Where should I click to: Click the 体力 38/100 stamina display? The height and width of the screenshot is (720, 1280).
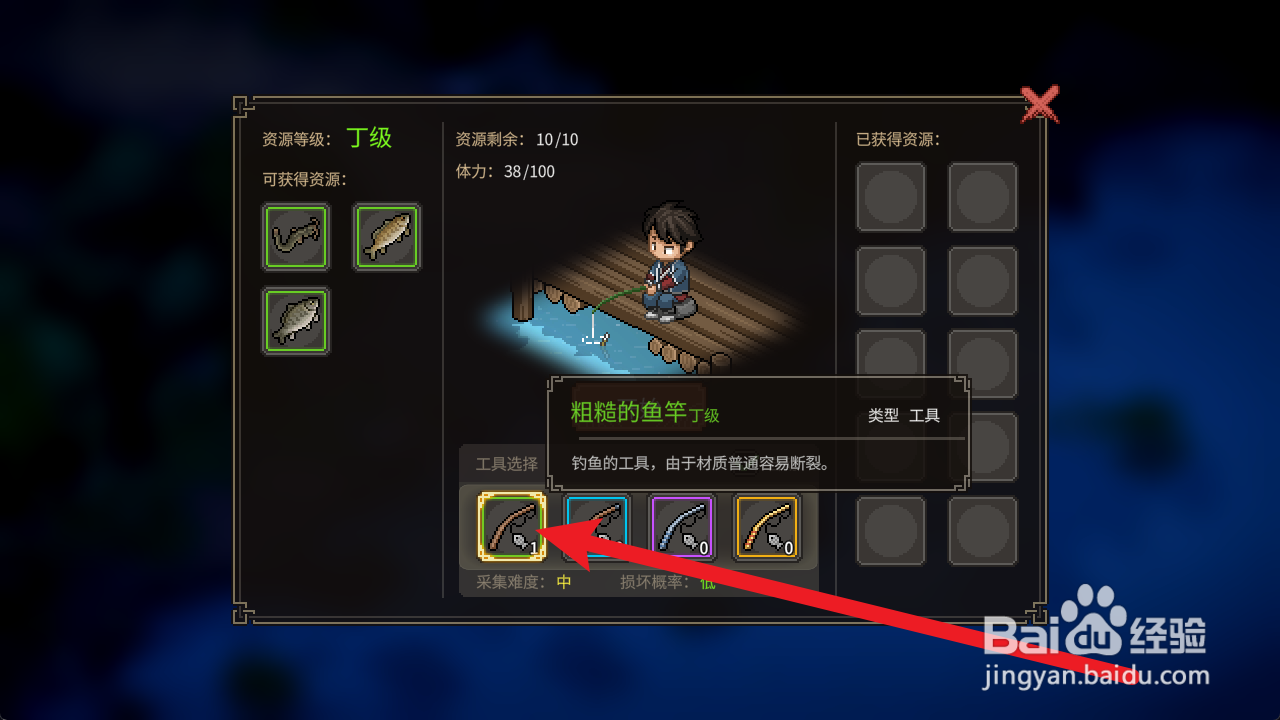(505, 171)
